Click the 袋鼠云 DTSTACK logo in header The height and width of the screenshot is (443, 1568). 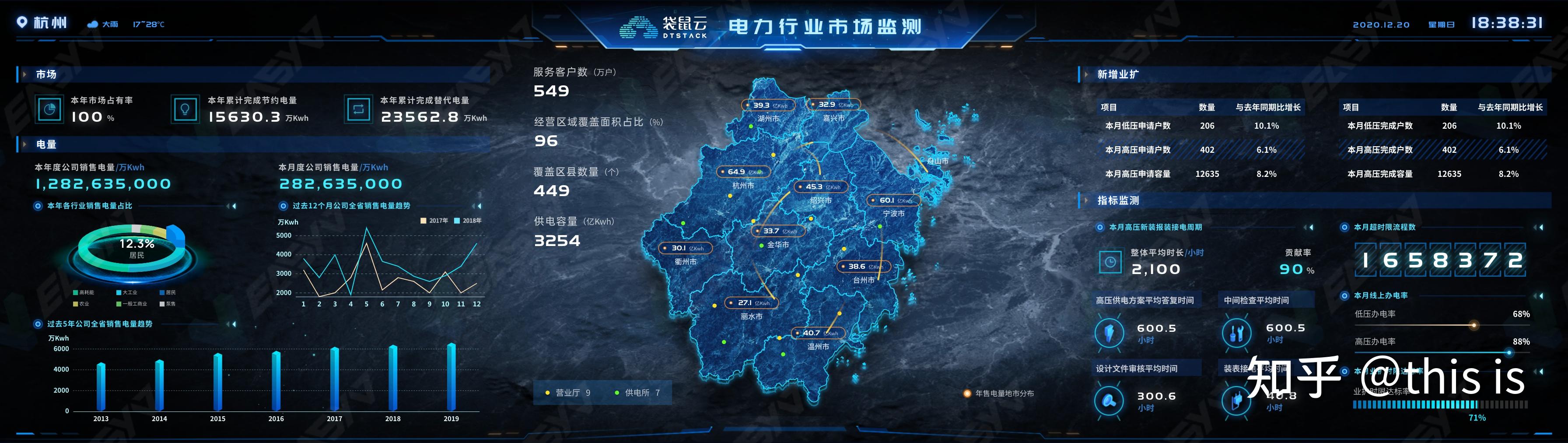638,26
